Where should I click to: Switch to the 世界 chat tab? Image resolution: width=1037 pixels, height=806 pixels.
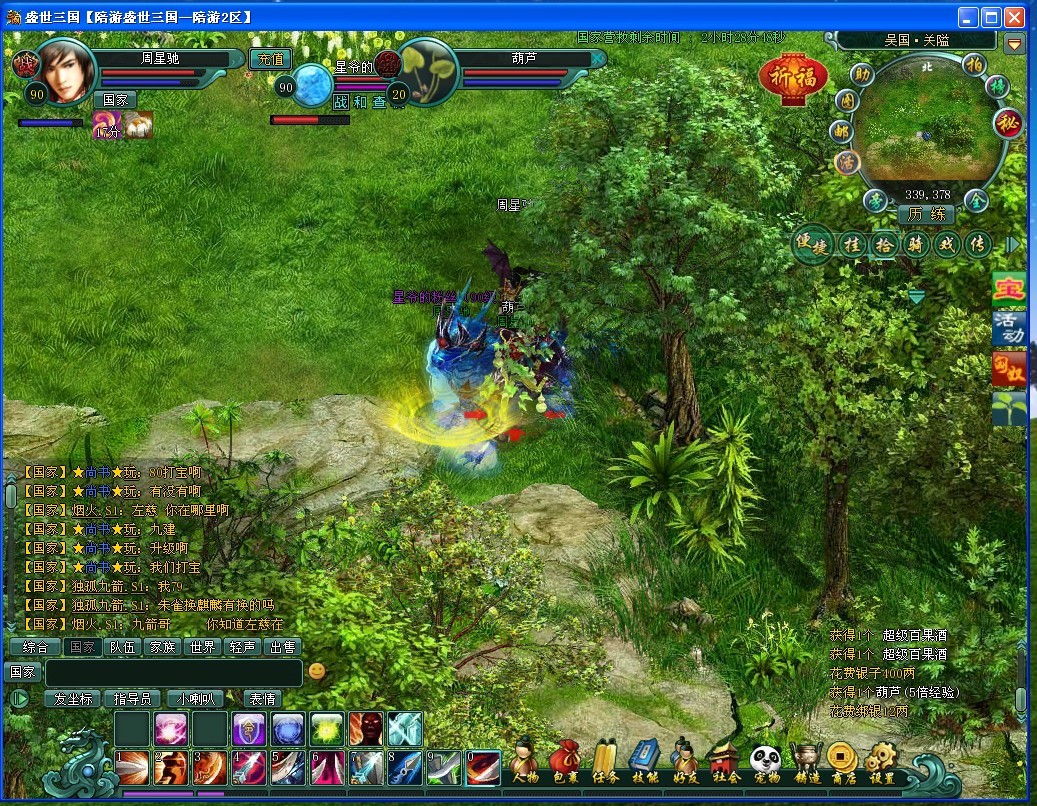tap(202, 647)
